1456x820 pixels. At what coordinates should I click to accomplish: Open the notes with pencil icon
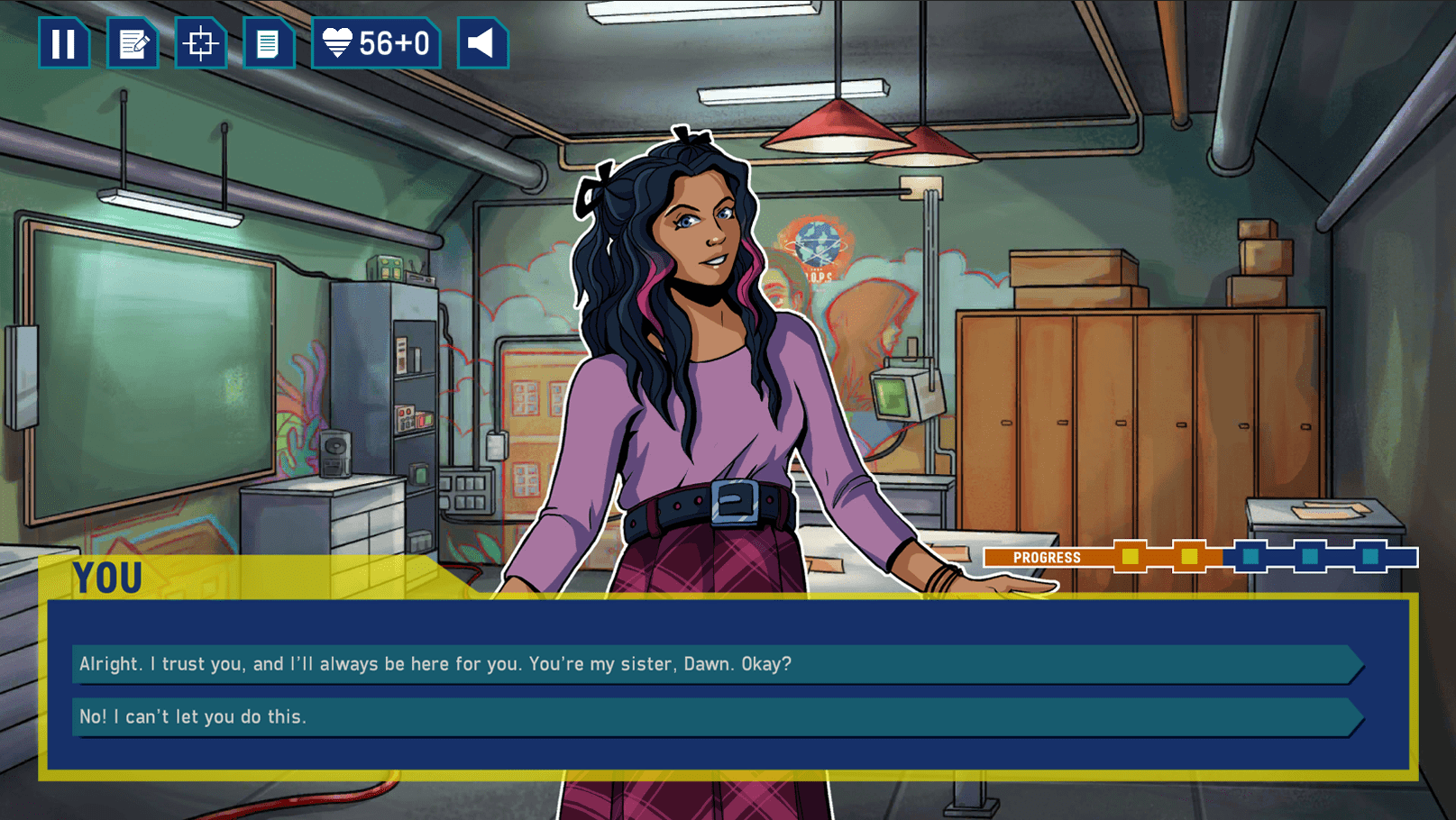click(132, 43)
